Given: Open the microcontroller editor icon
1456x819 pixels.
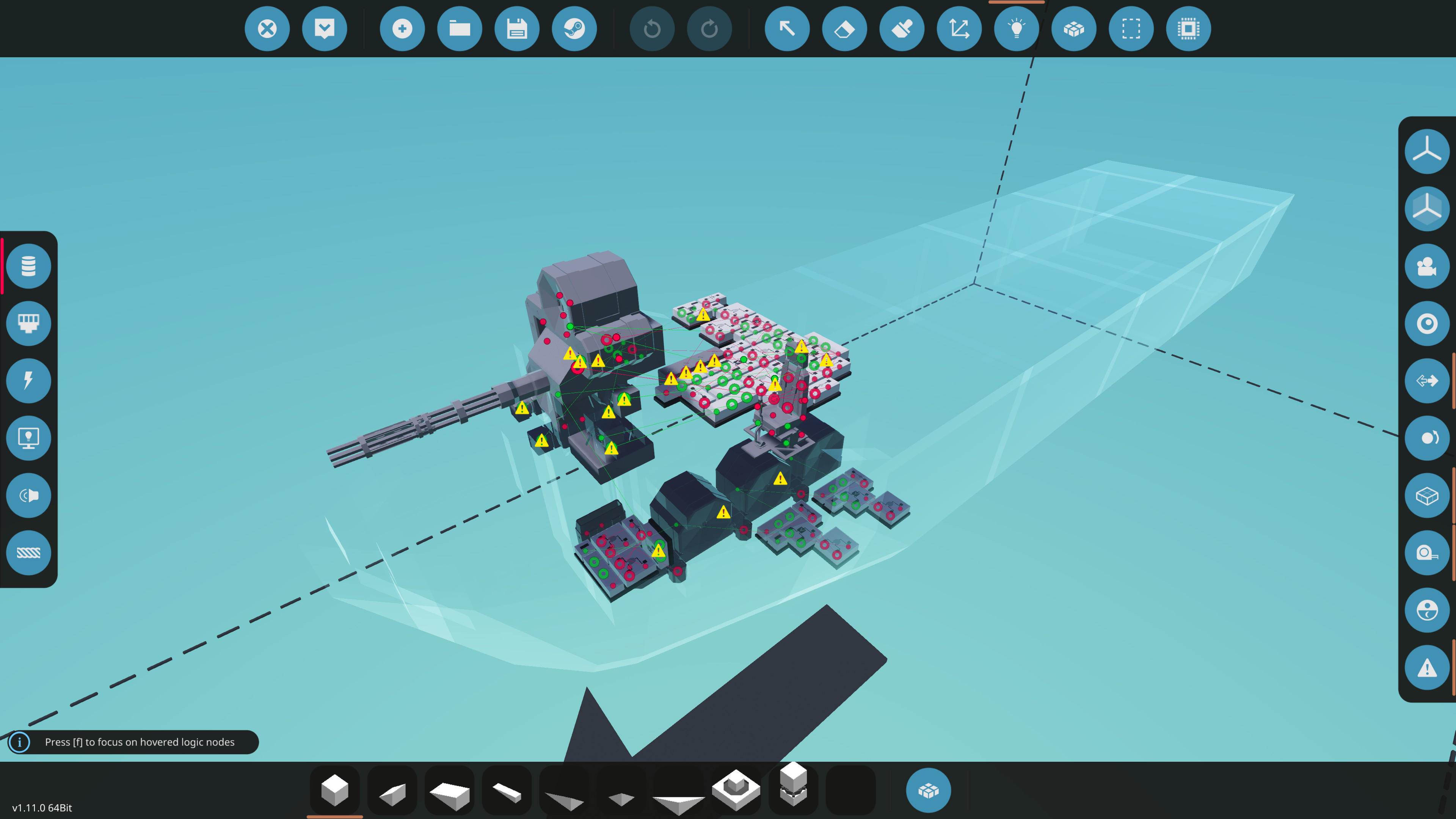Looking at the screenshot, I should 1188,29.
